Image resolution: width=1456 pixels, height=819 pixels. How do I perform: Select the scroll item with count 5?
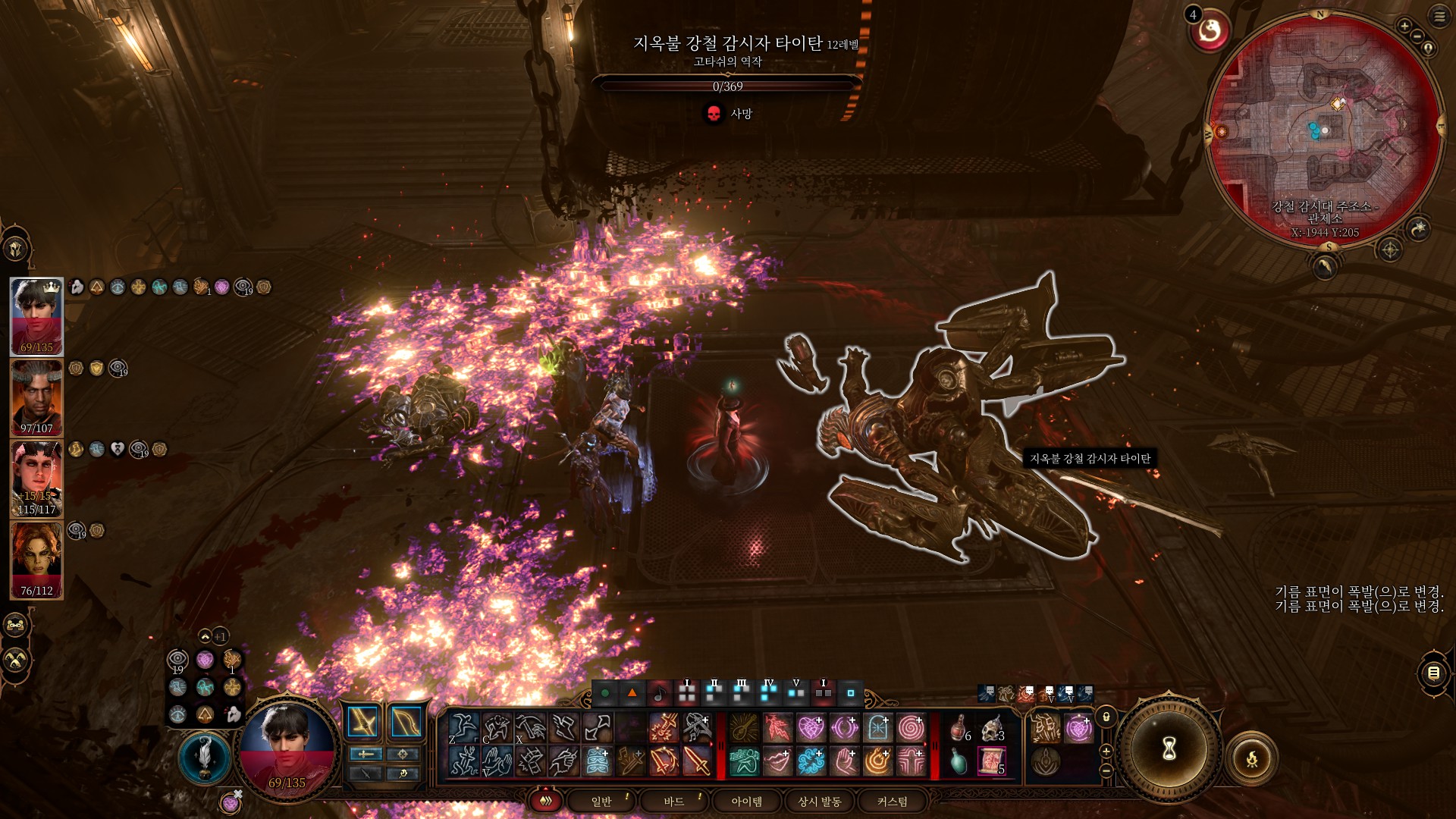tap(991, 761)
